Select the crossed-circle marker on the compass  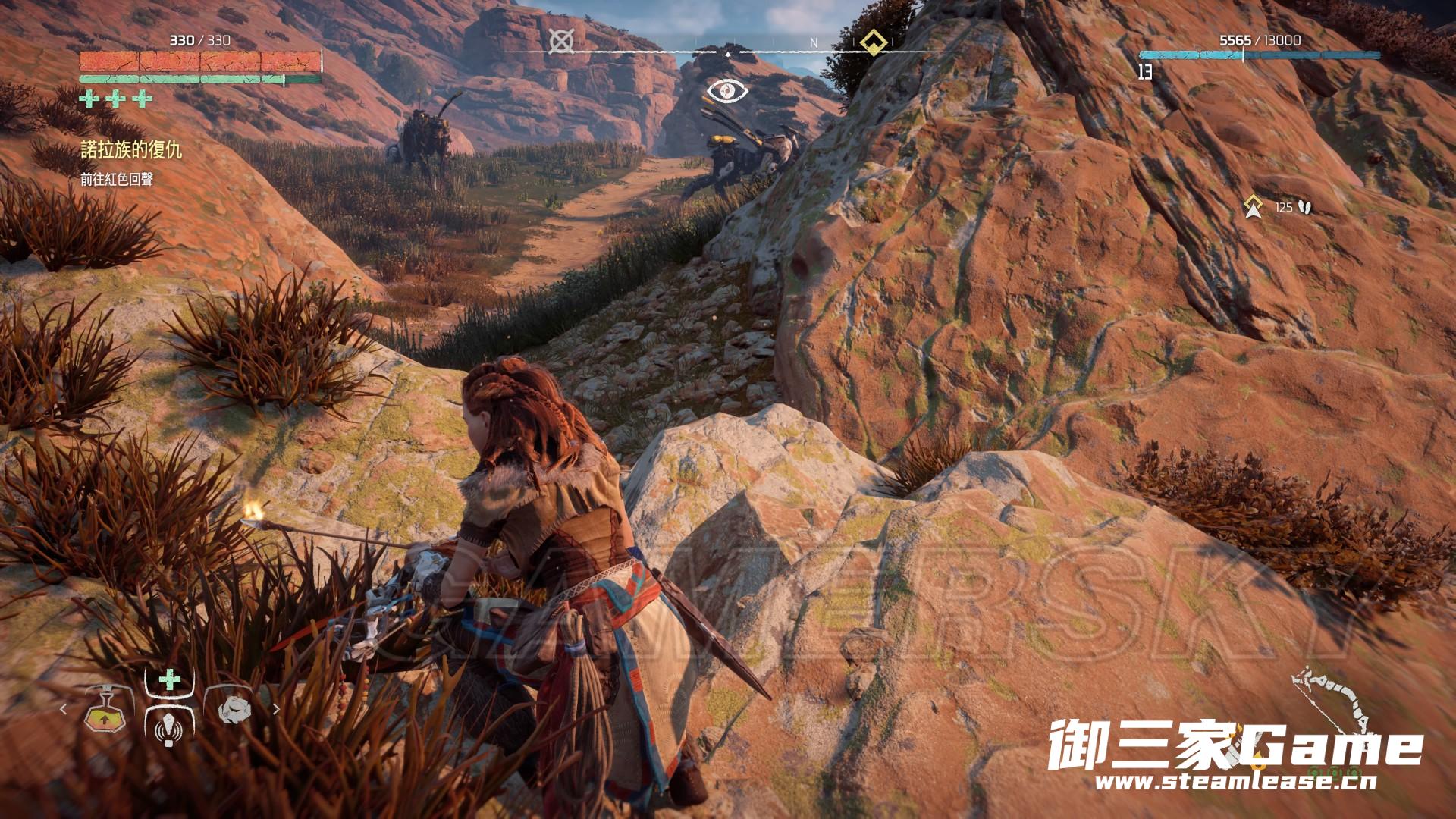(560, 42)
